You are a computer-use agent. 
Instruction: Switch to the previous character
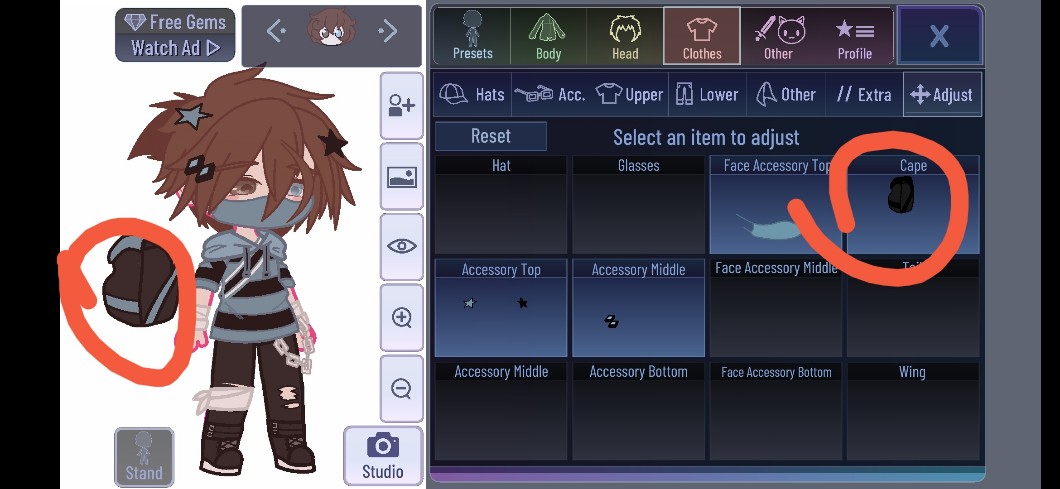tap(277, 32)
